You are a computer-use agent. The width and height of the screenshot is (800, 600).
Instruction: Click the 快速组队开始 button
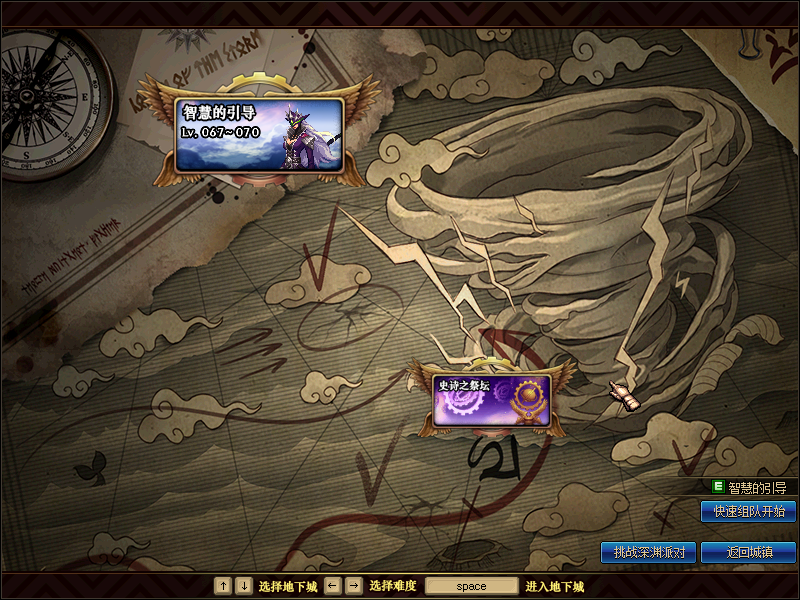tap(748, 511)
